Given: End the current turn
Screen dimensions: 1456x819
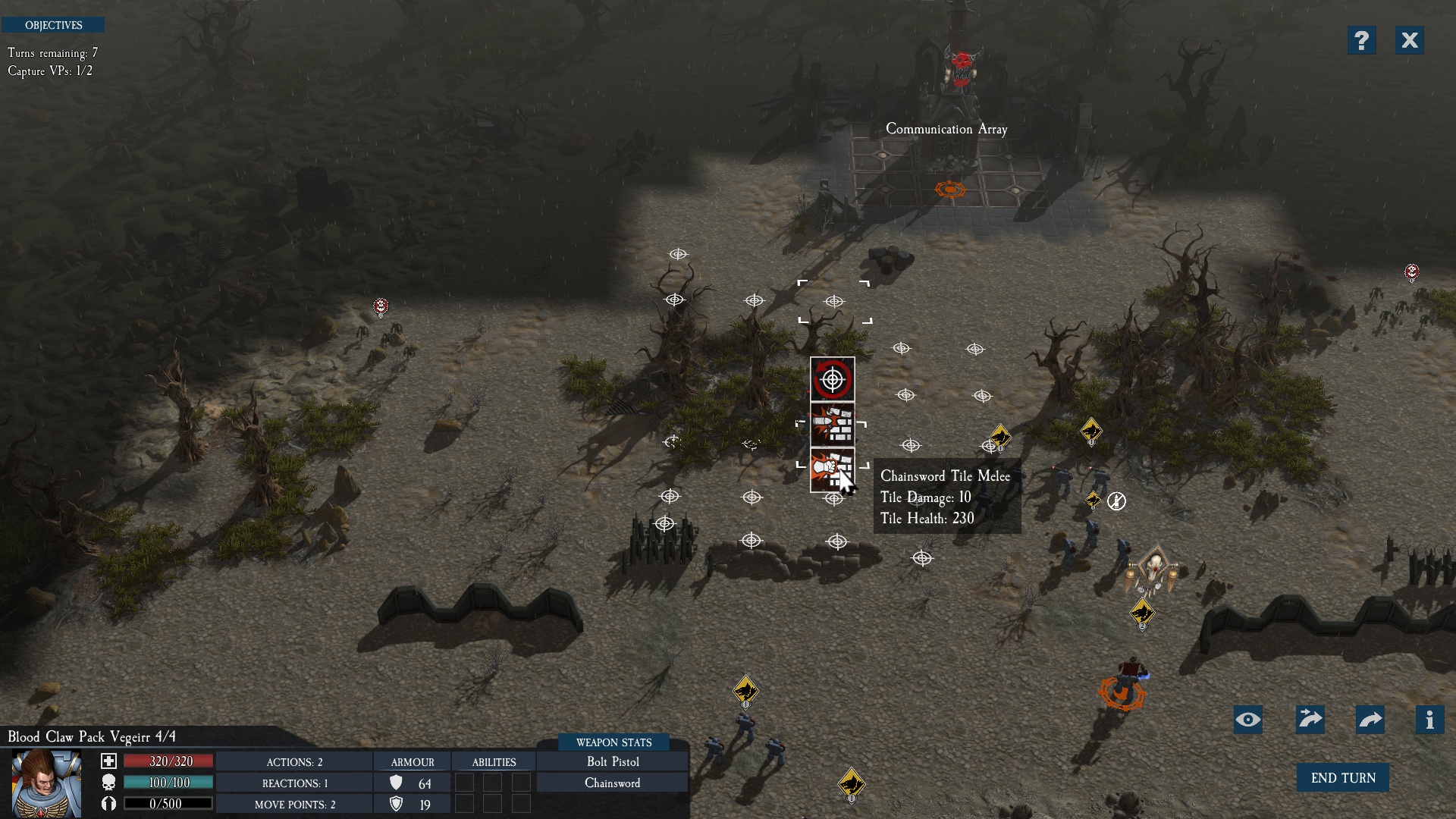Looking at the screenshot, I should pyautogui.click(x=1342, y=778).
